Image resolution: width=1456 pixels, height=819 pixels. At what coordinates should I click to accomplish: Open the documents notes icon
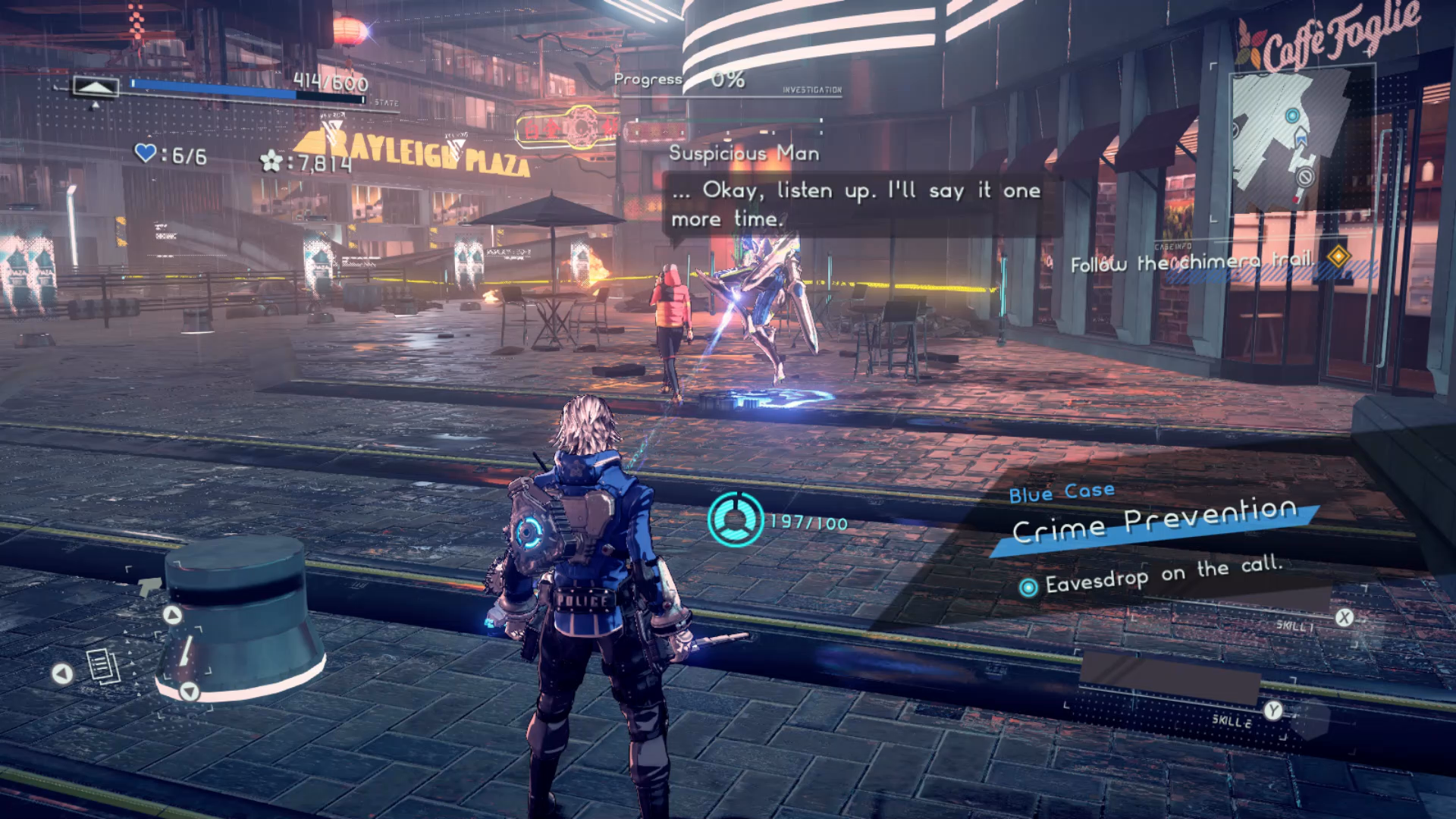pos(103,667)
